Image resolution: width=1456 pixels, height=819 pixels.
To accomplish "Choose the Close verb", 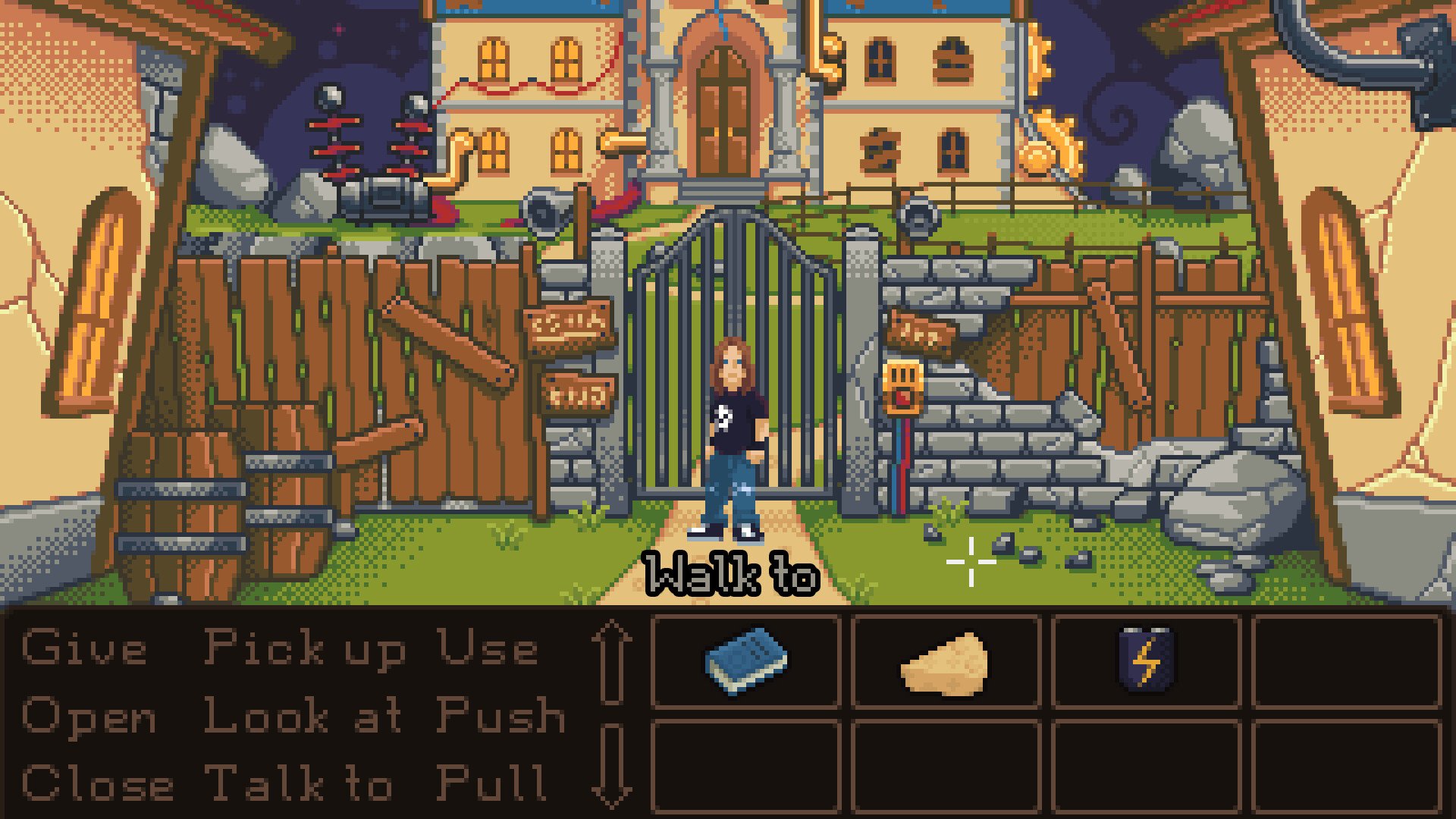I will pyautogui.click(x=98, y=783).
